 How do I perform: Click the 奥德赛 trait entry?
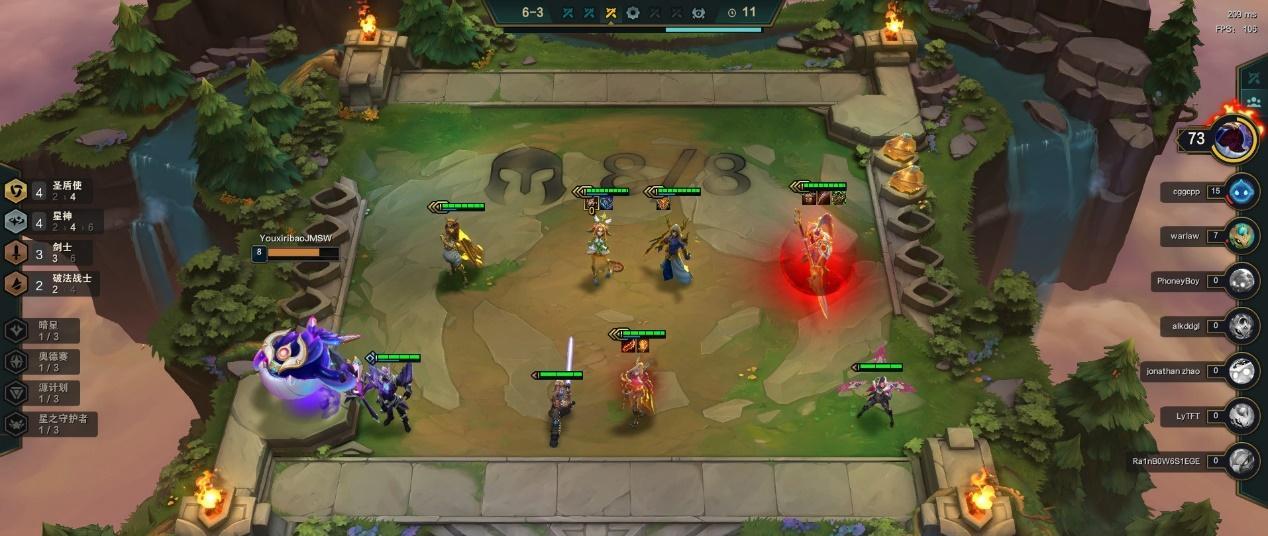click(50, 362)
